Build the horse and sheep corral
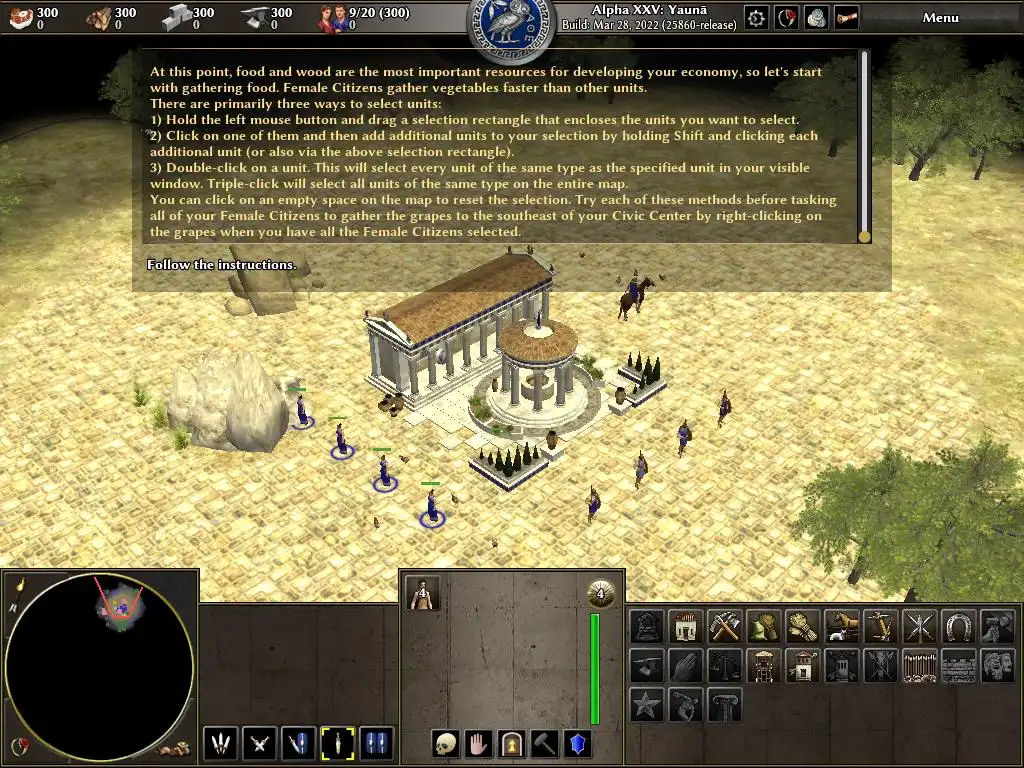1024x768 pixels. pyautogui.click(x=842, y=627)
